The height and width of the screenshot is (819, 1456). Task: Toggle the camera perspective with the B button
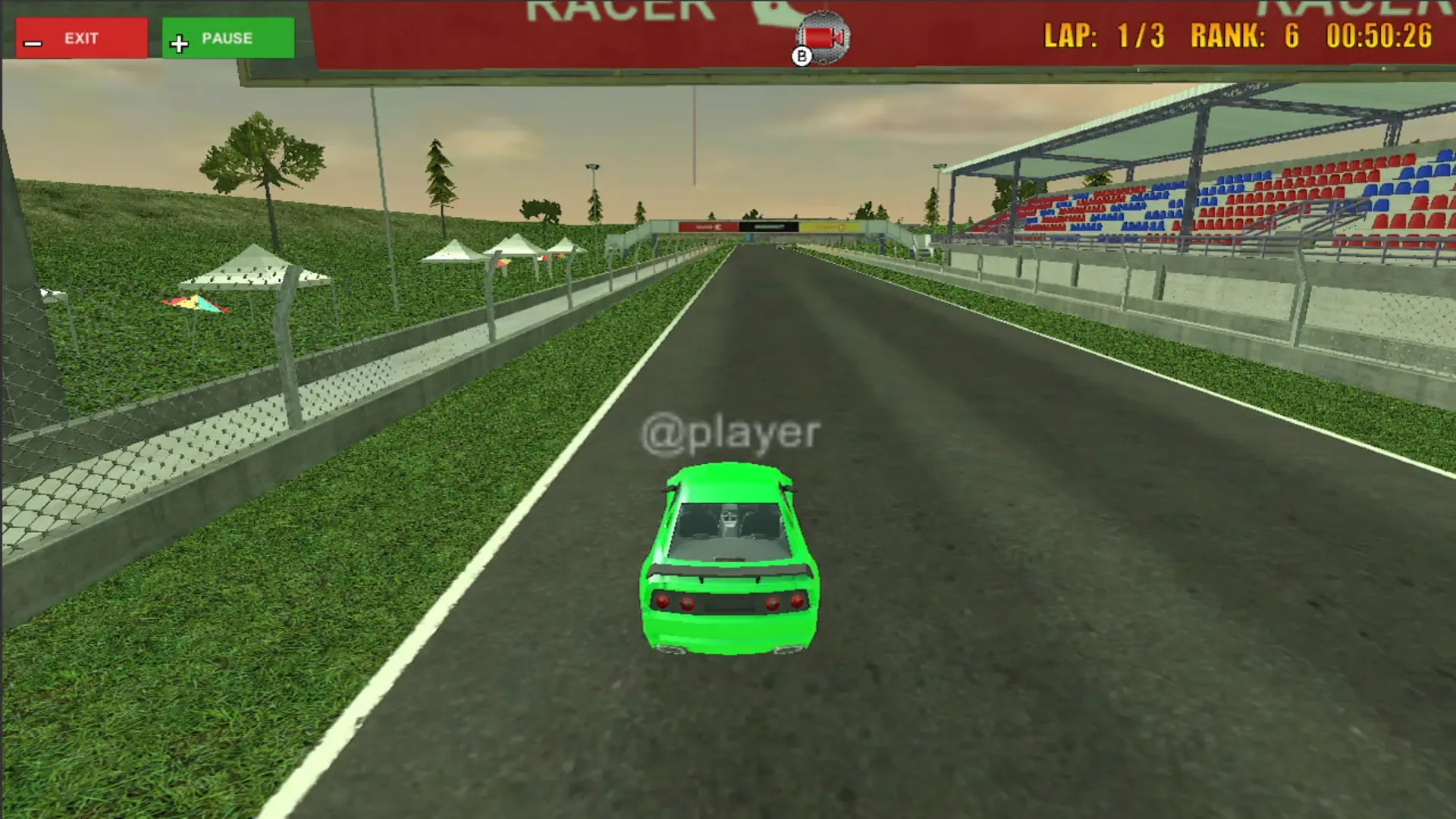point(800,55)
